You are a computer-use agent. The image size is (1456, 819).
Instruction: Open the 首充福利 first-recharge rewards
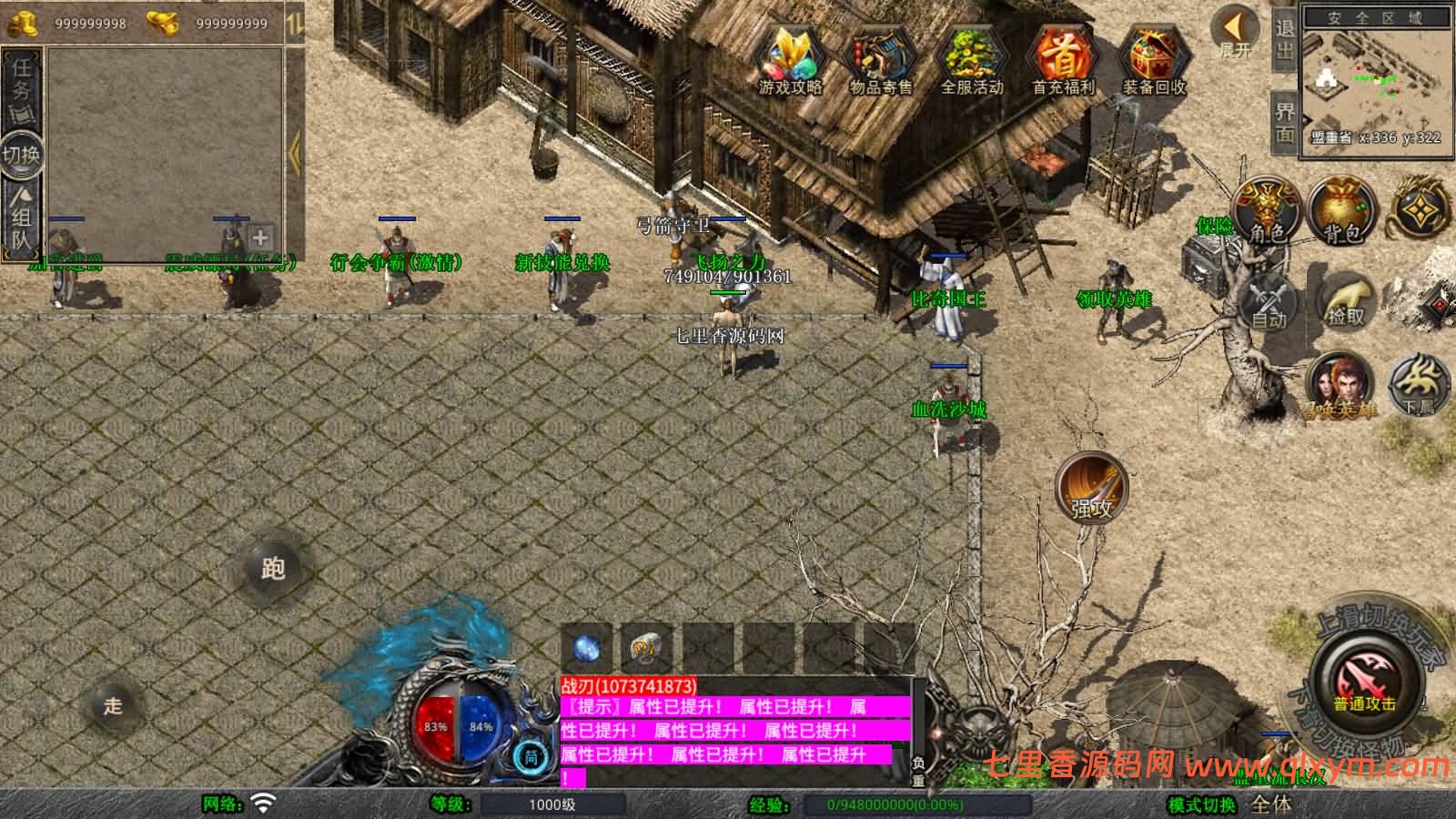[x=1062, y=59]
